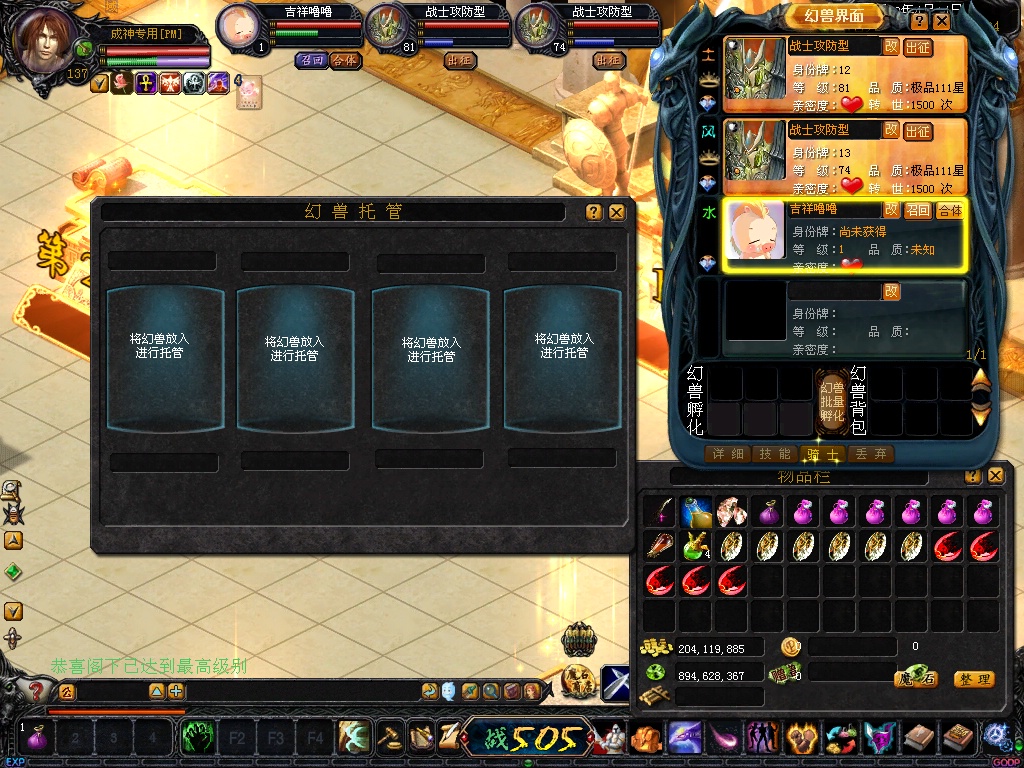Click the 幻兽批量孵化 batch hatch button
The image size is (1024, 768).
(832, 400)
